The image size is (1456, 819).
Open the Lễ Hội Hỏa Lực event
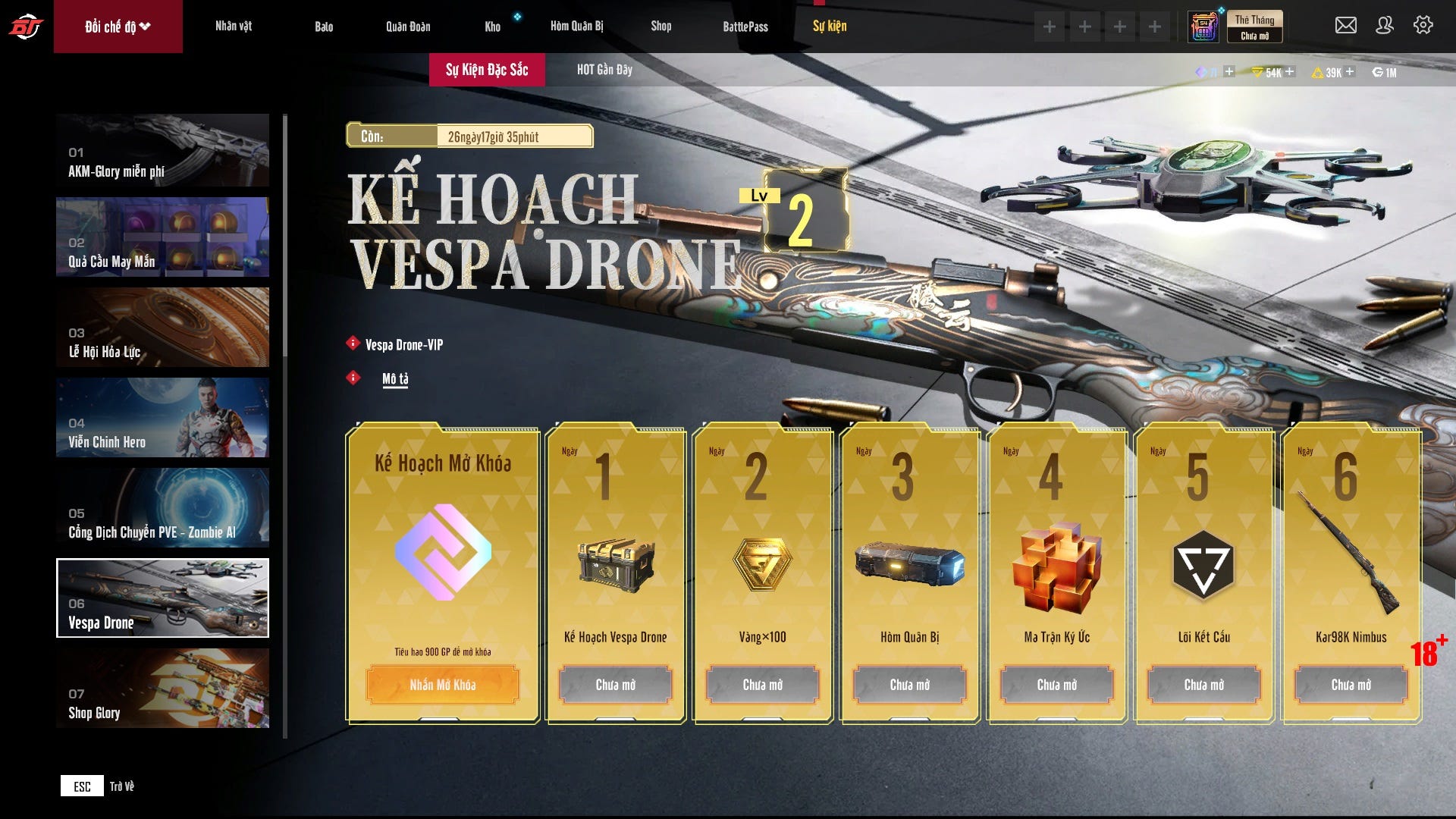(162, 328)
